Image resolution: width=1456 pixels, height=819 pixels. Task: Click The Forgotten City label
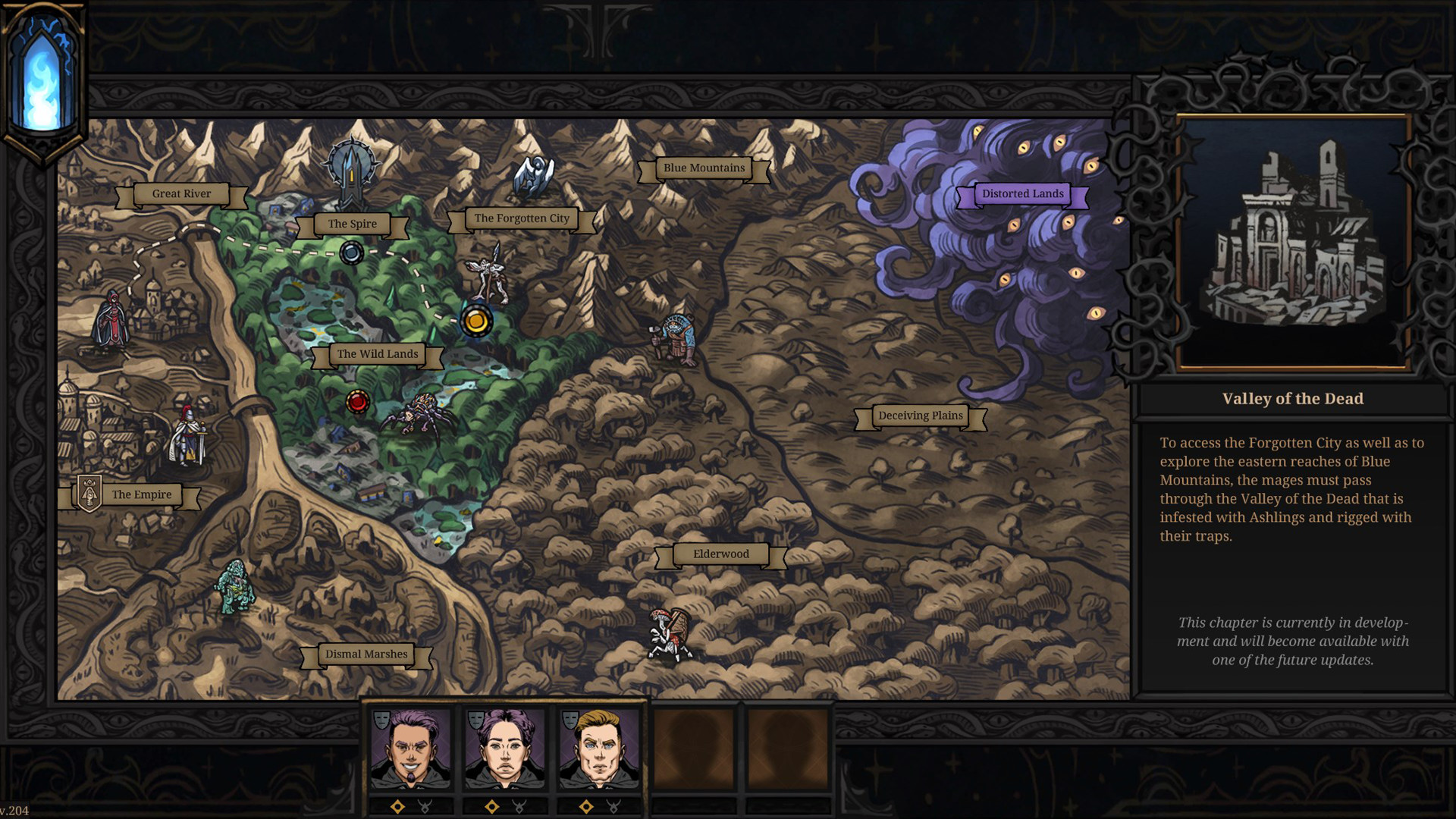click(522, 218)
